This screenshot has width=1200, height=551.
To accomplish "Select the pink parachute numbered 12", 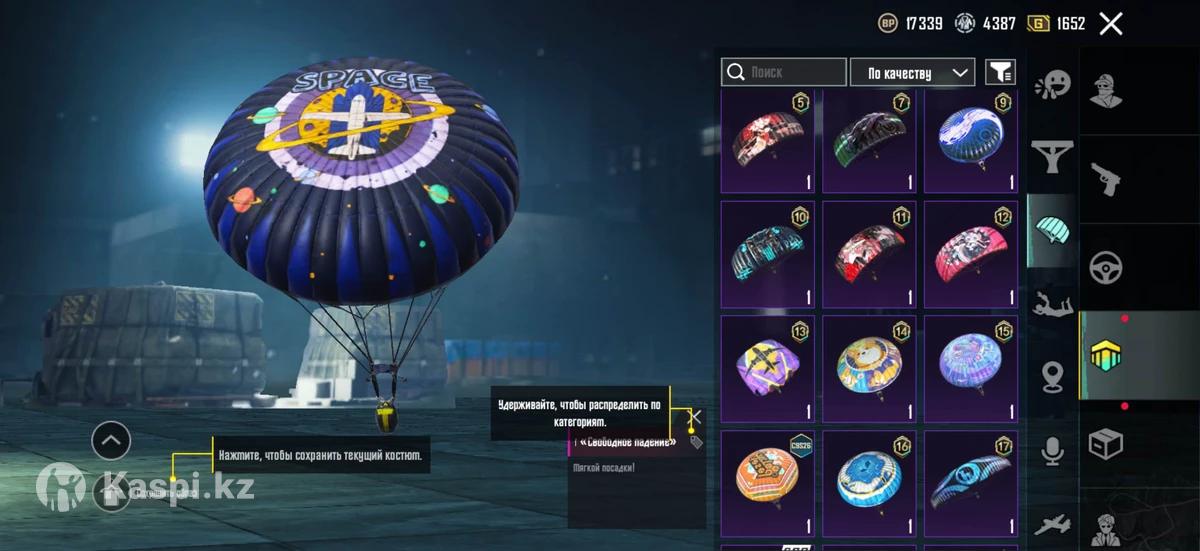I will click(971, 254).
